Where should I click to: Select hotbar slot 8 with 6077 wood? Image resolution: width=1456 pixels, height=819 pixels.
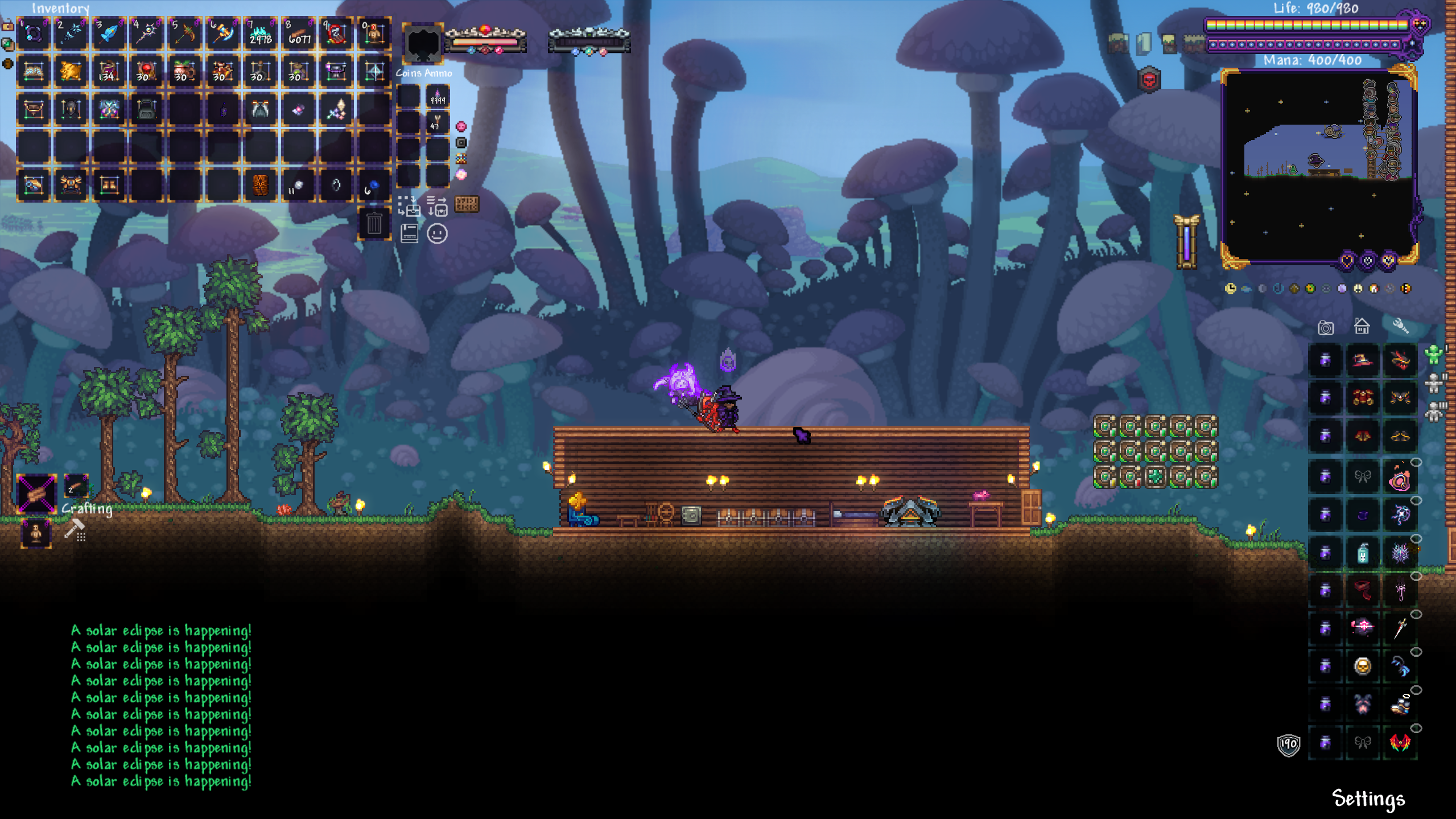[x=299, y=34]
